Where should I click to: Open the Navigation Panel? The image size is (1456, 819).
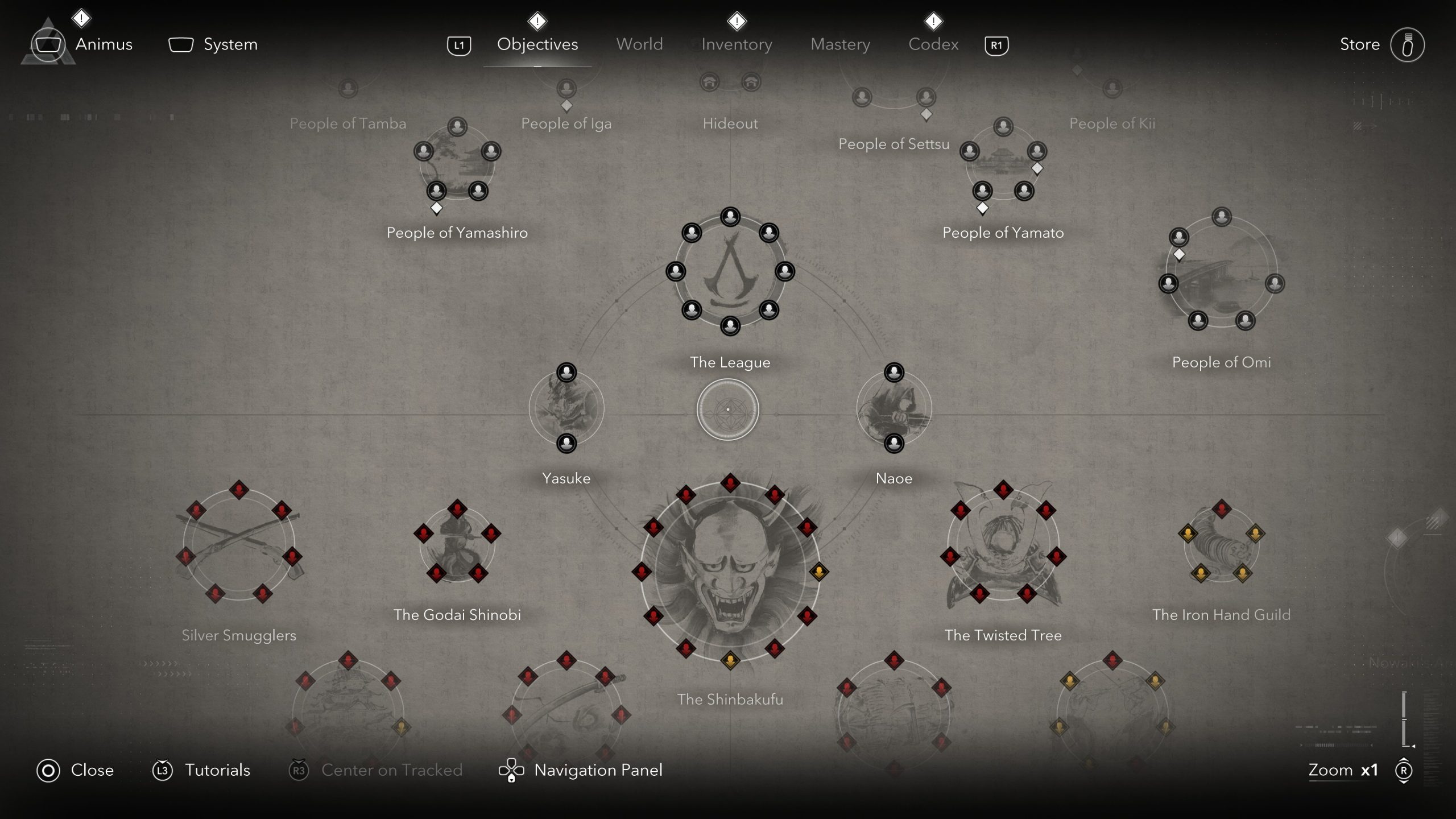(597, 770)
